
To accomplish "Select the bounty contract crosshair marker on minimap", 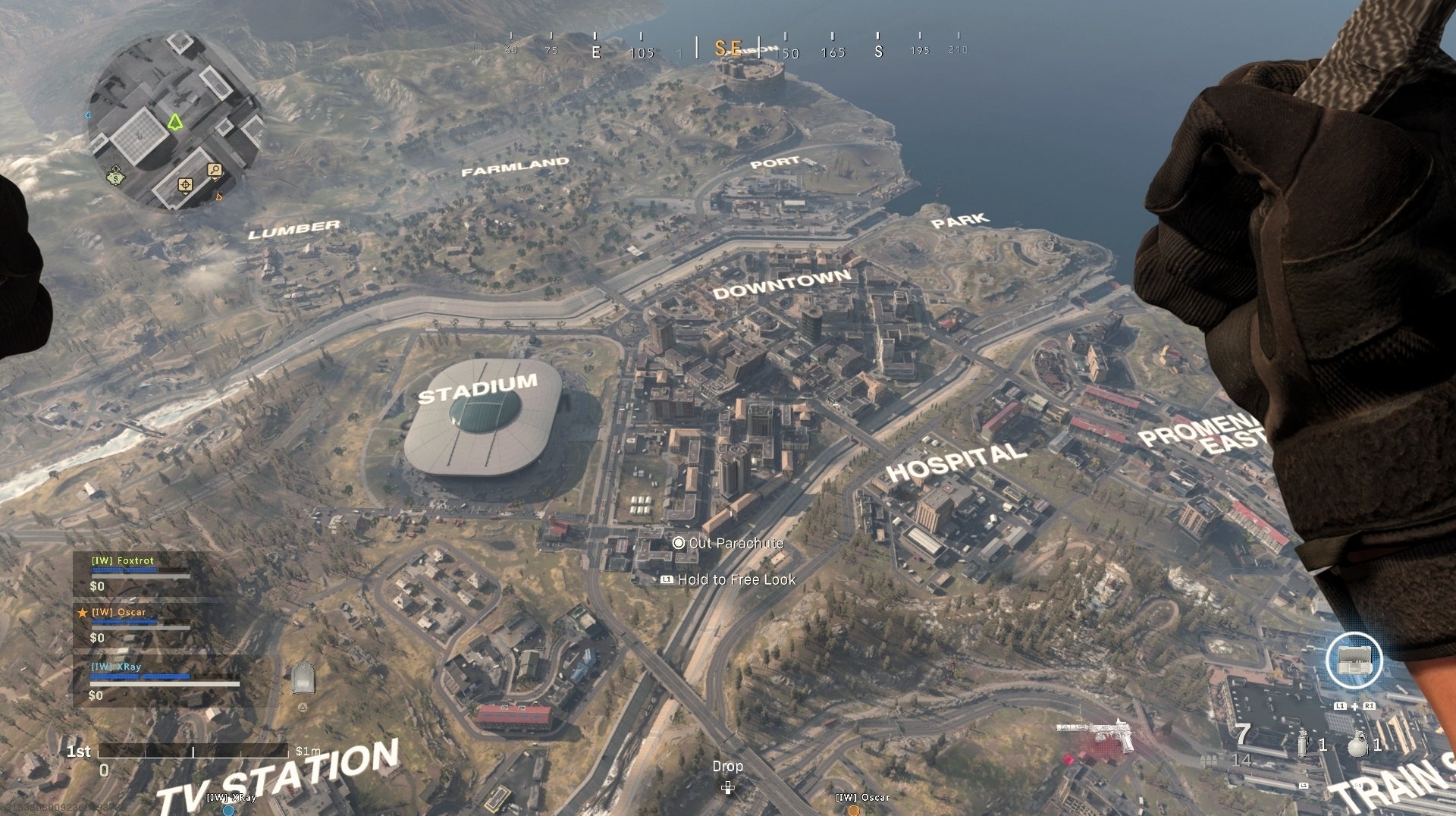I will pyautogui.click(x=185, y=185).
